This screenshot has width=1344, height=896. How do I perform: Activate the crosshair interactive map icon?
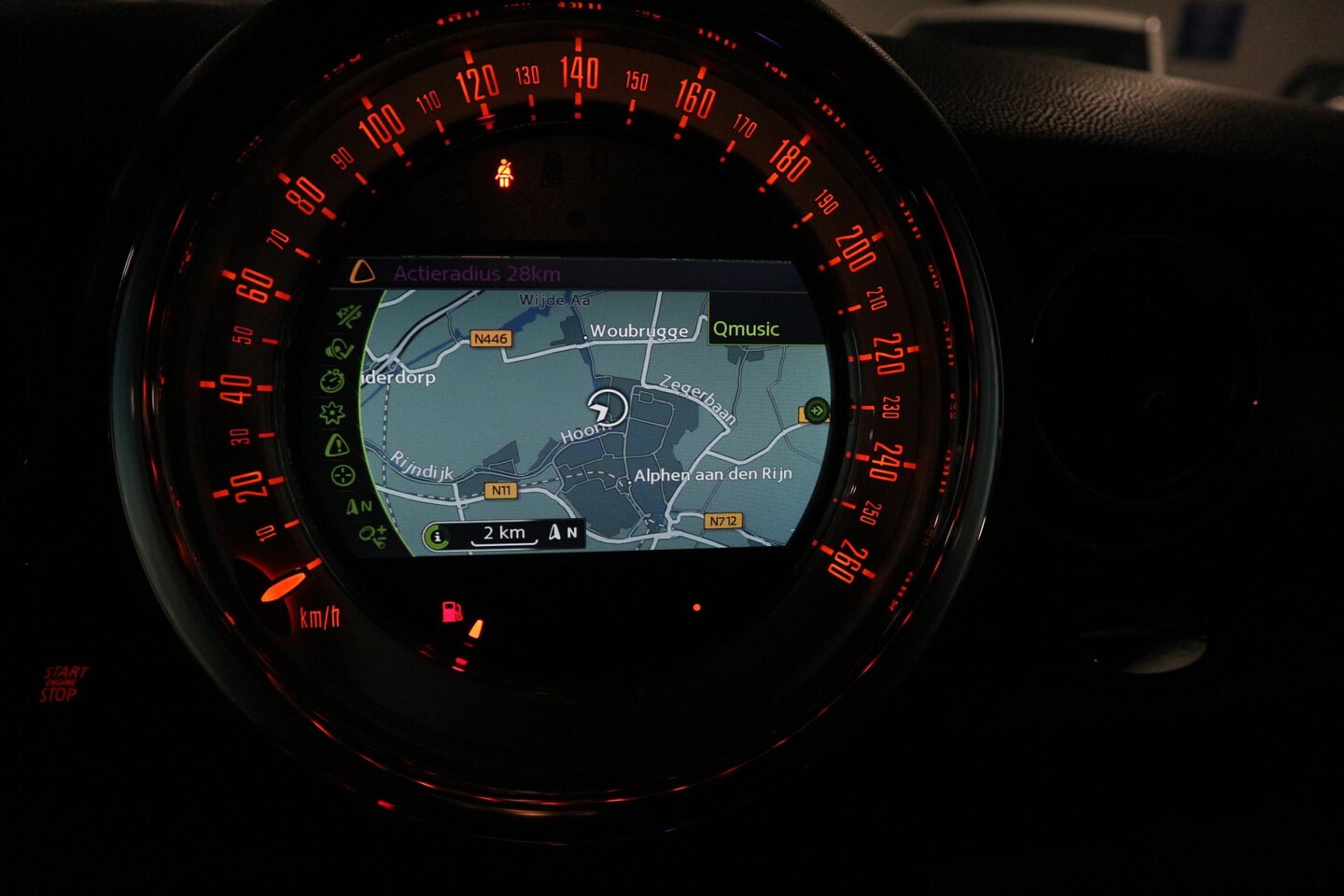point(343,476)
